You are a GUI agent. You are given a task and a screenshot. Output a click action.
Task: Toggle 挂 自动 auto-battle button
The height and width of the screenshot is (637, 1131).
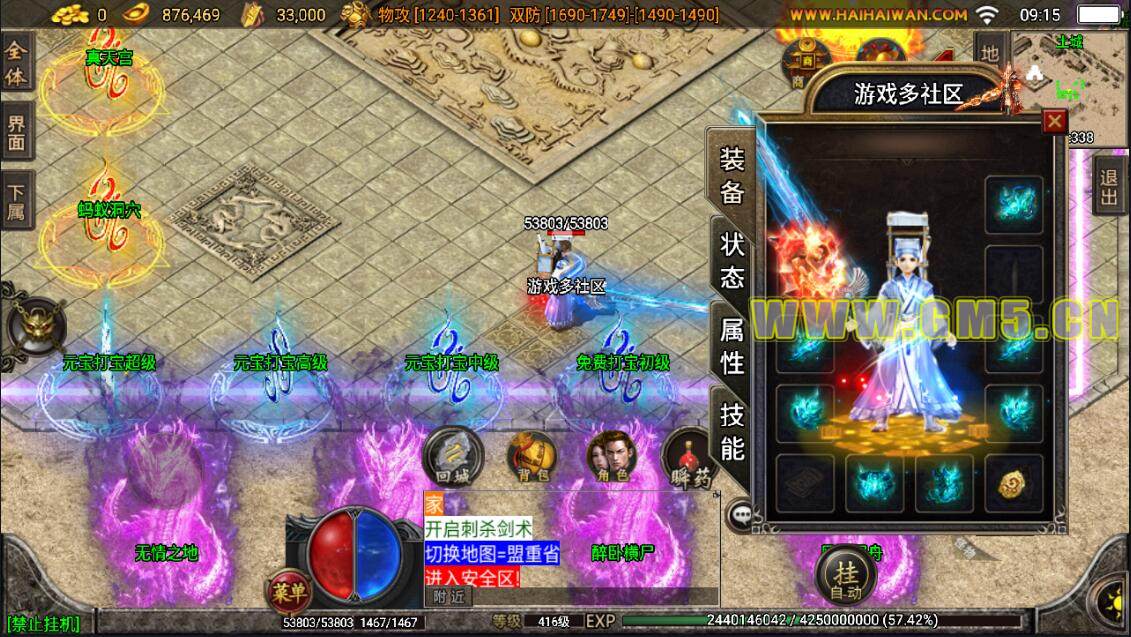pos(847,577)
